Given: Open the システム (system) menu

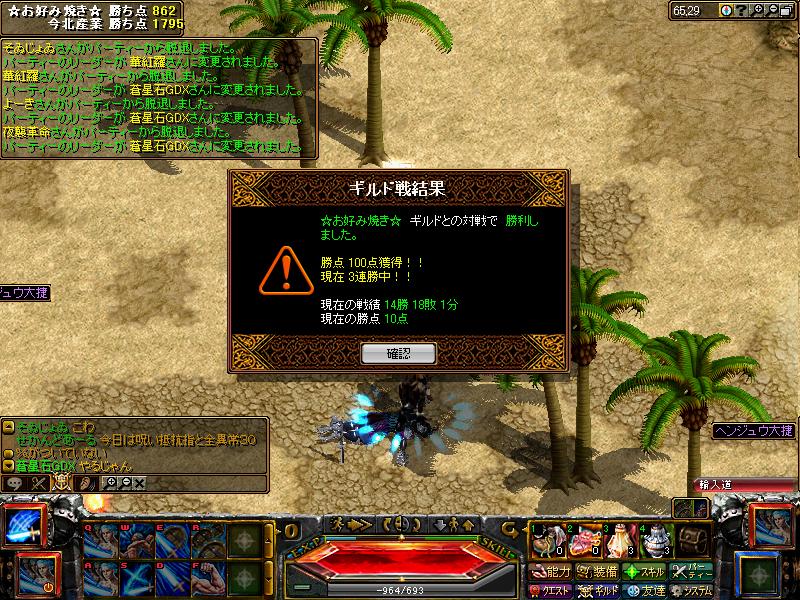Looking at the screenshot, I should (x=691, y=590).
